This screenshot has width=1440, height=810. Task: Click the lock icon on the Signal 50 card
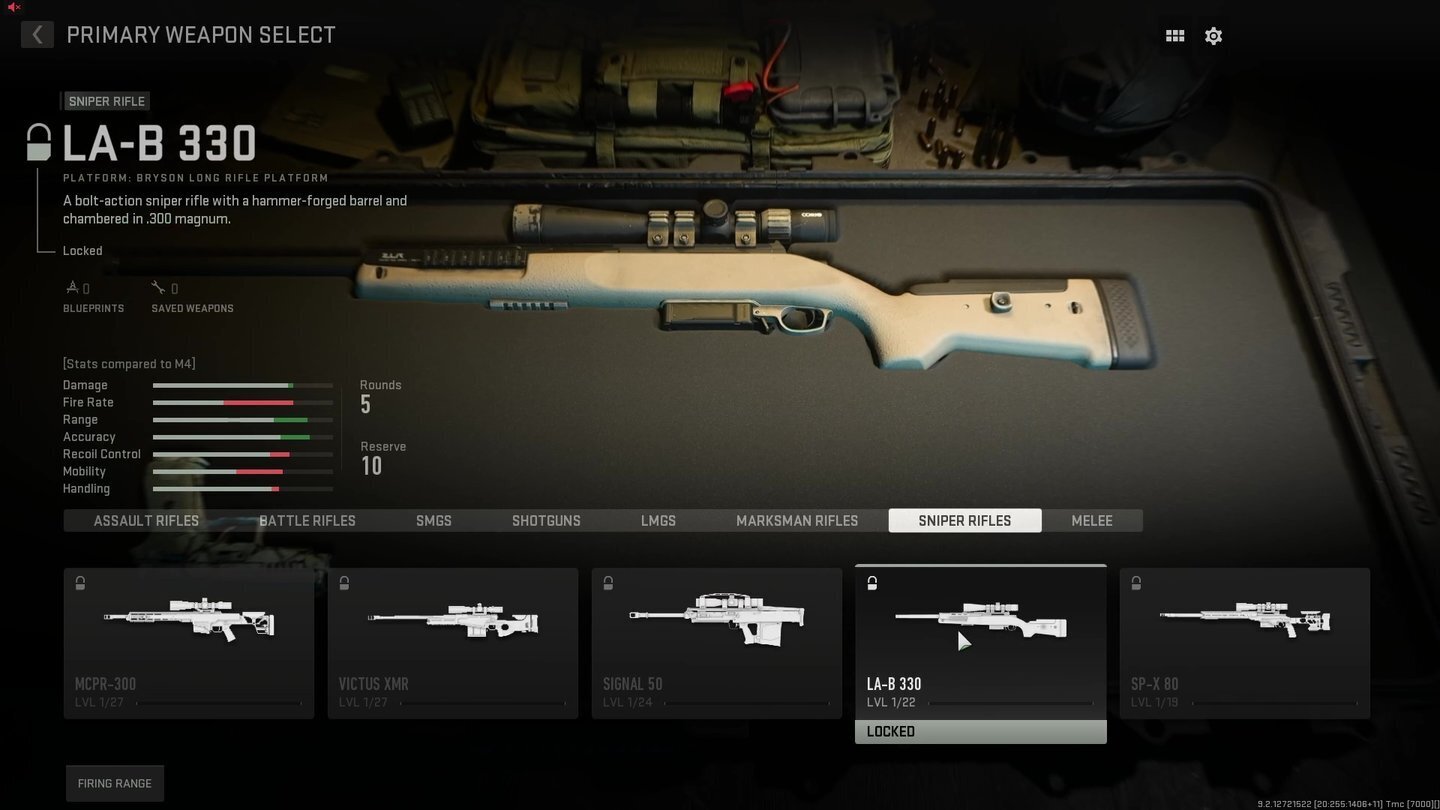[x=608, y=583]
